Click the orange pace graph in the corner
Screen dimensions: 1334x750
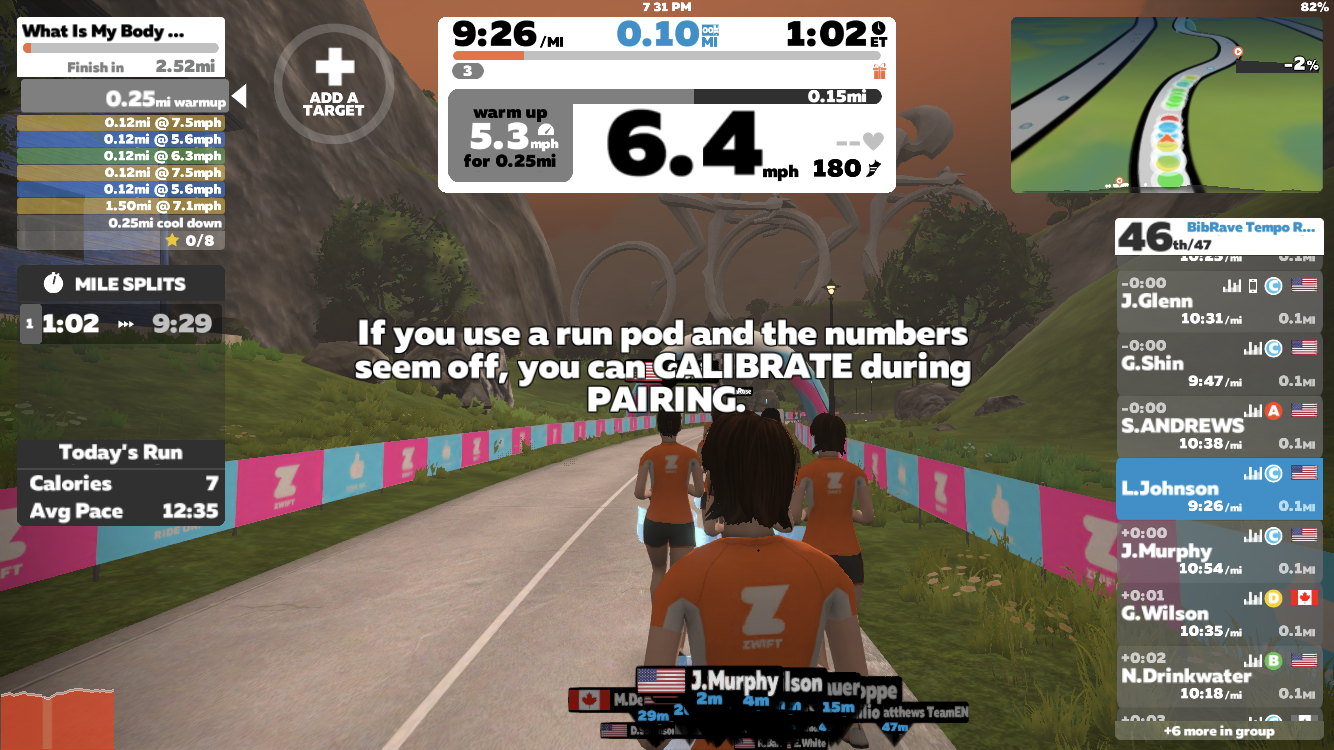pos(57,720)
